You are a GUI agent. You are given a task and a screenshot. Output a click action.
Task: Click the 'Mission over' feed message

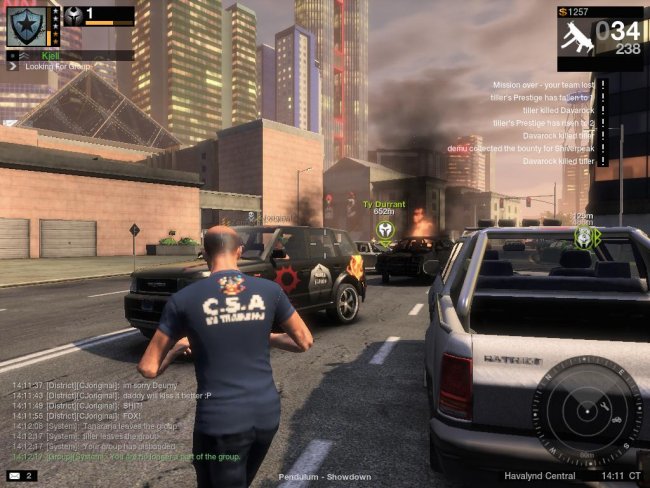(540, 85)
